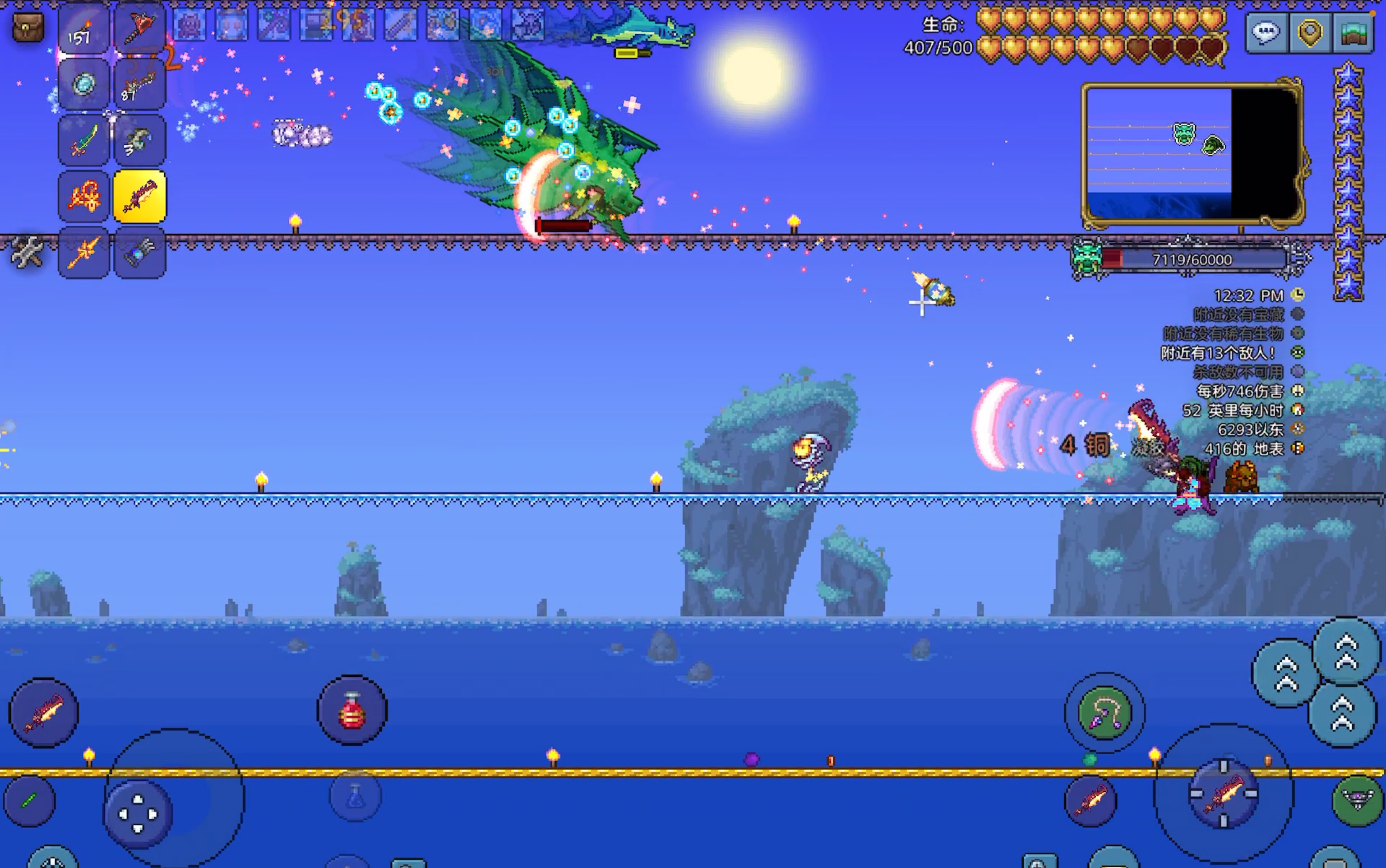Select the green Terra Blade slot
The height and width of the screenshot is (868, 1386).
point(83,141)
